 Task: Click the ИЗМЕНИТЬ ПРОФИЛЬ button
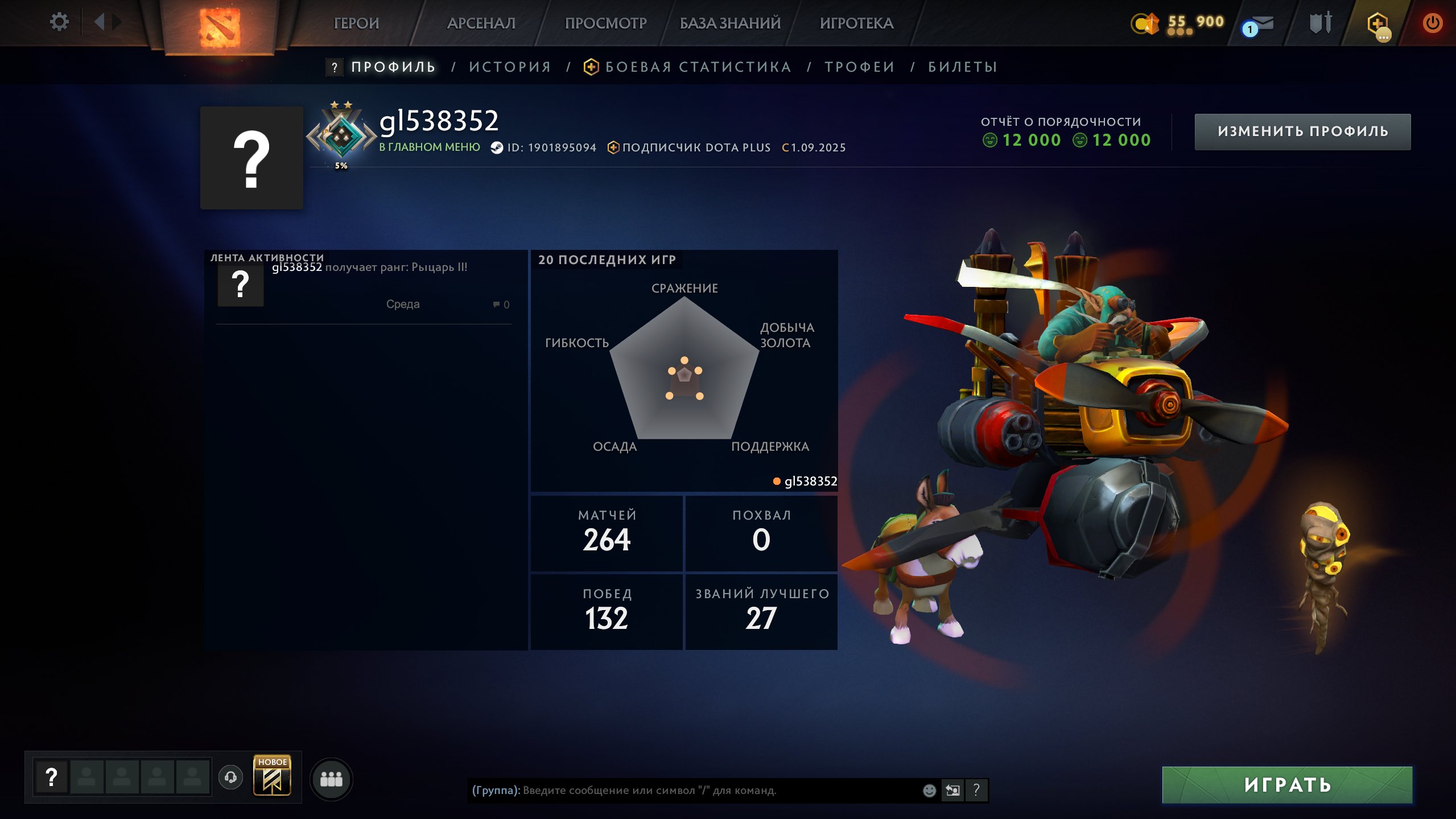click(x=1302, y=131)
